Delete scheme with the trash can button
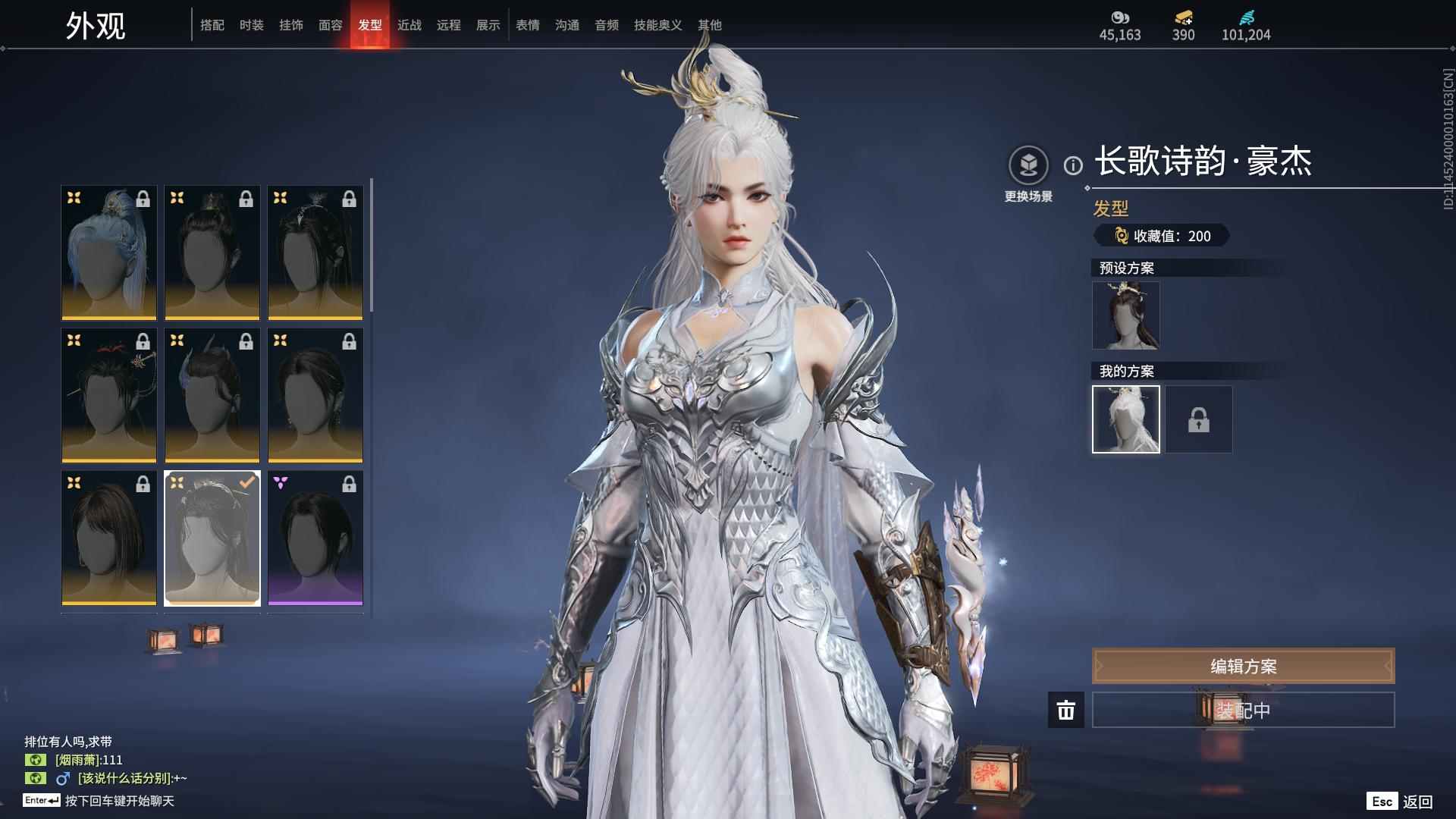This screenshot has width=1456, height=819. tap(1065, 711)
